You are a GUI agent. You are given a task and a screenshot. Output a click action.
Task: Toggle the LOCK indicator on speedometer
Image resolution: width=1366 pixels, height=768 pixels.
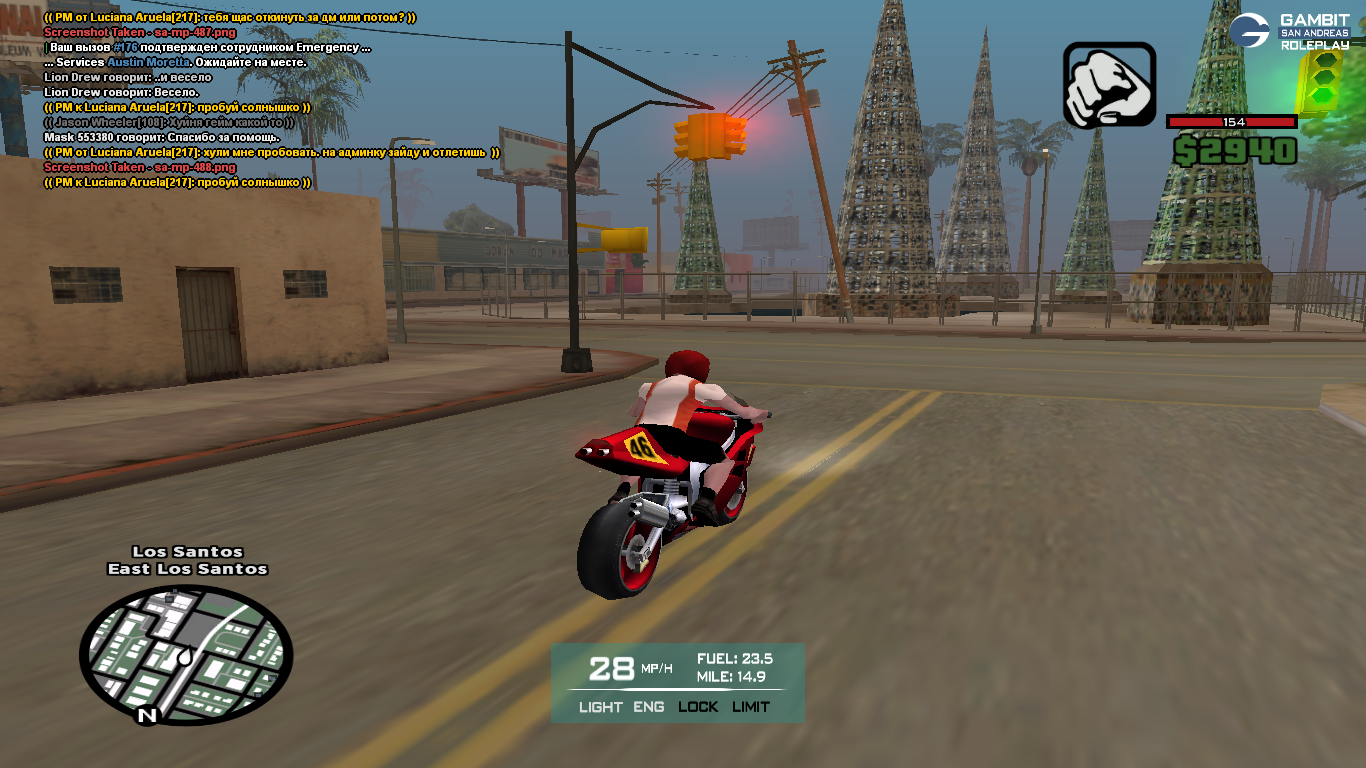(698, 707)
